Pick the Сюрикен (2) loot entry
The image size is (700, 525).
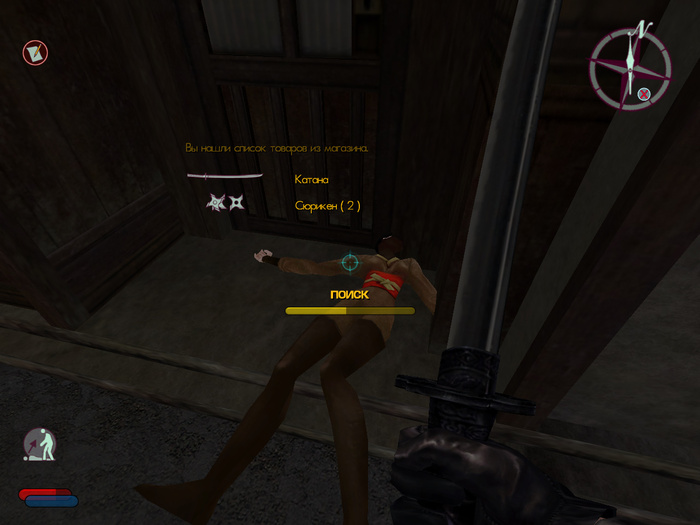tap(327, 205)
